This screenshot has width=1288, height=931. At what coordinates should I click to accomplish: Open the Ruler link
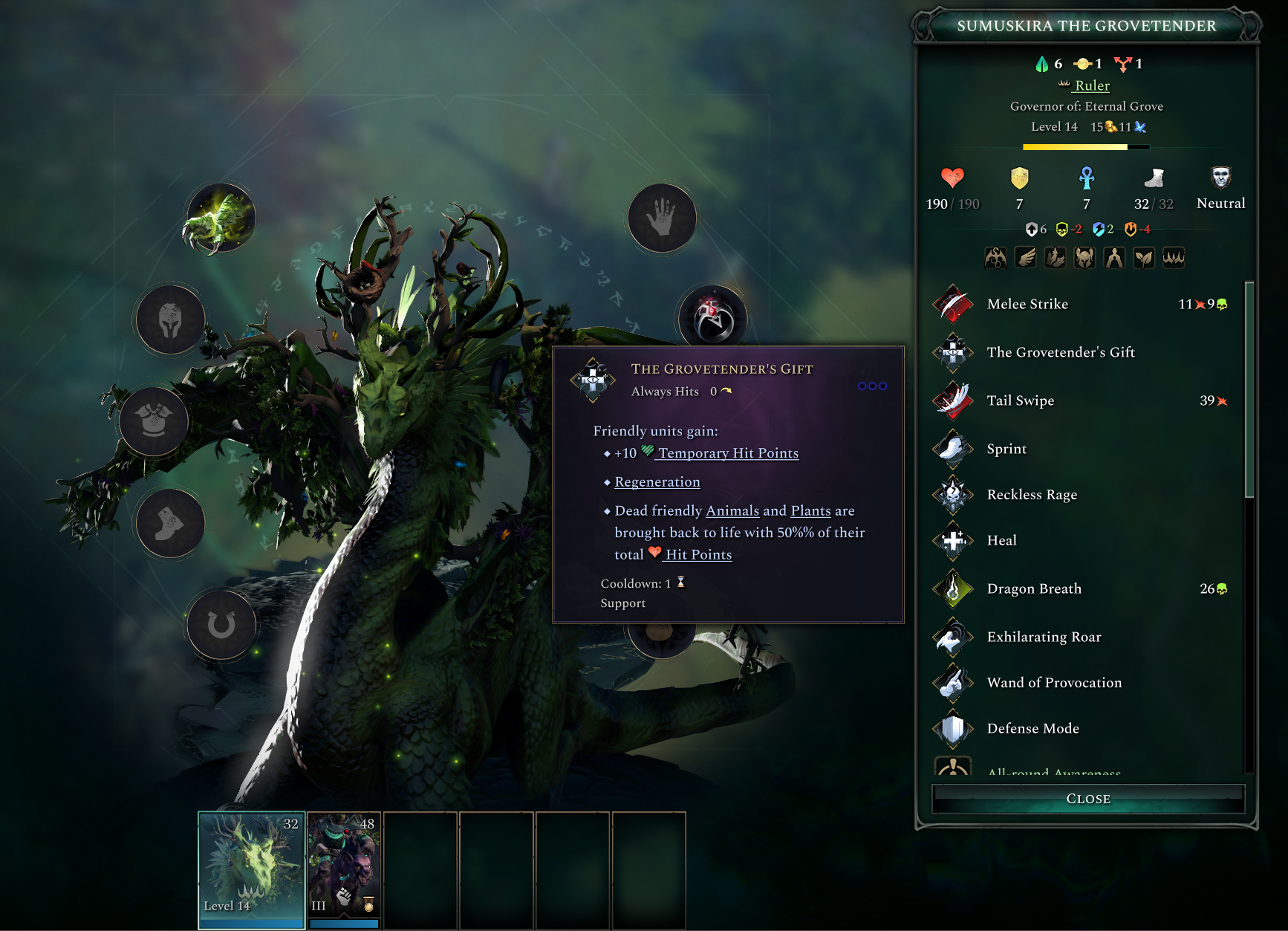click(1092, 85)
